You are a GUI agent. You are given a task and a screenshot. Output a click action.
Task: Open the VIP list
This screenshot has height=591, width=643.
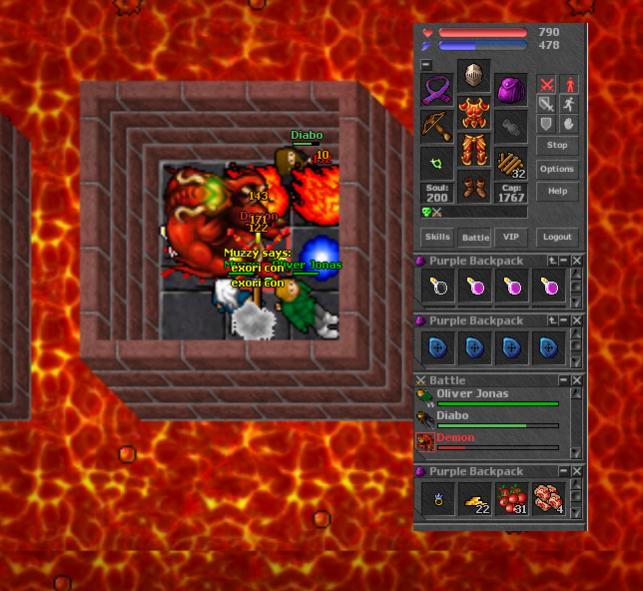pos(511,237)
